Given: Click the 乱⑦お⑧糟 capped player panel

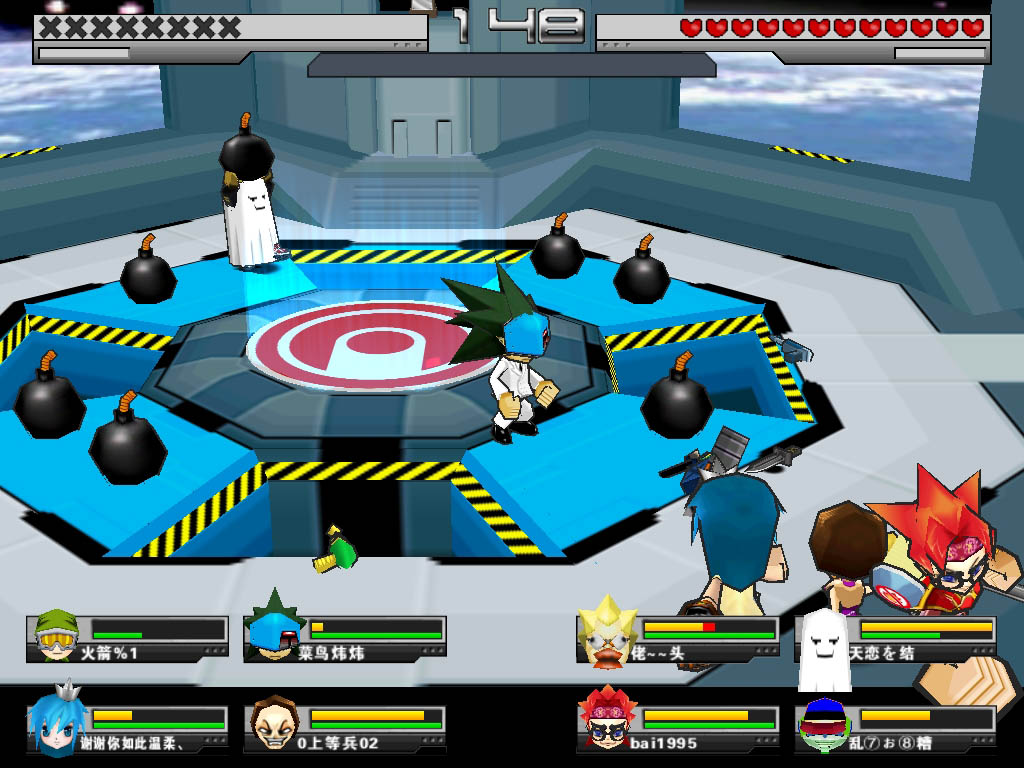Looking at the screenshot, I should tap(895, 729).
